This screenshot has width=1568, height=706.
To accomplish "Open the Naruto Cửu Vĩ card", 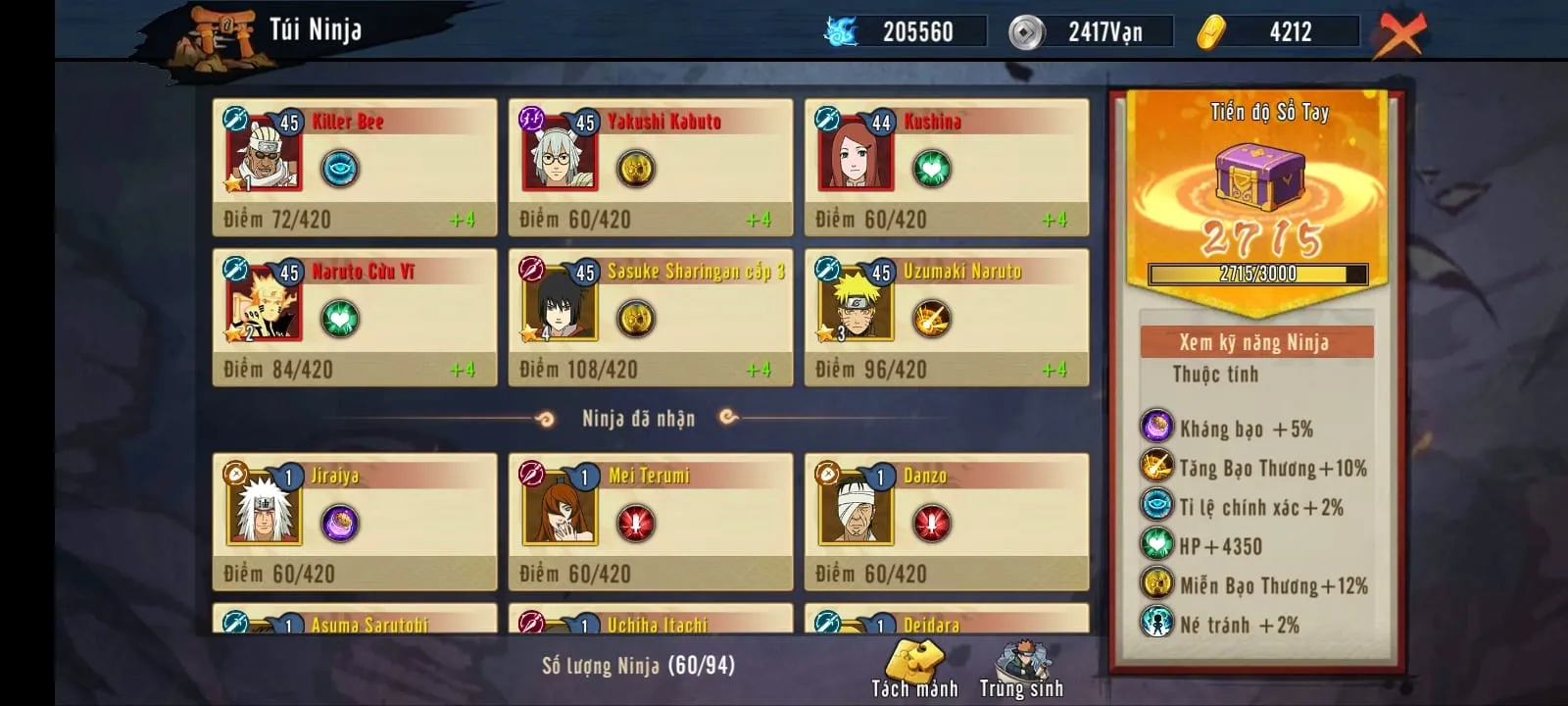I will (x=355, y=317).
